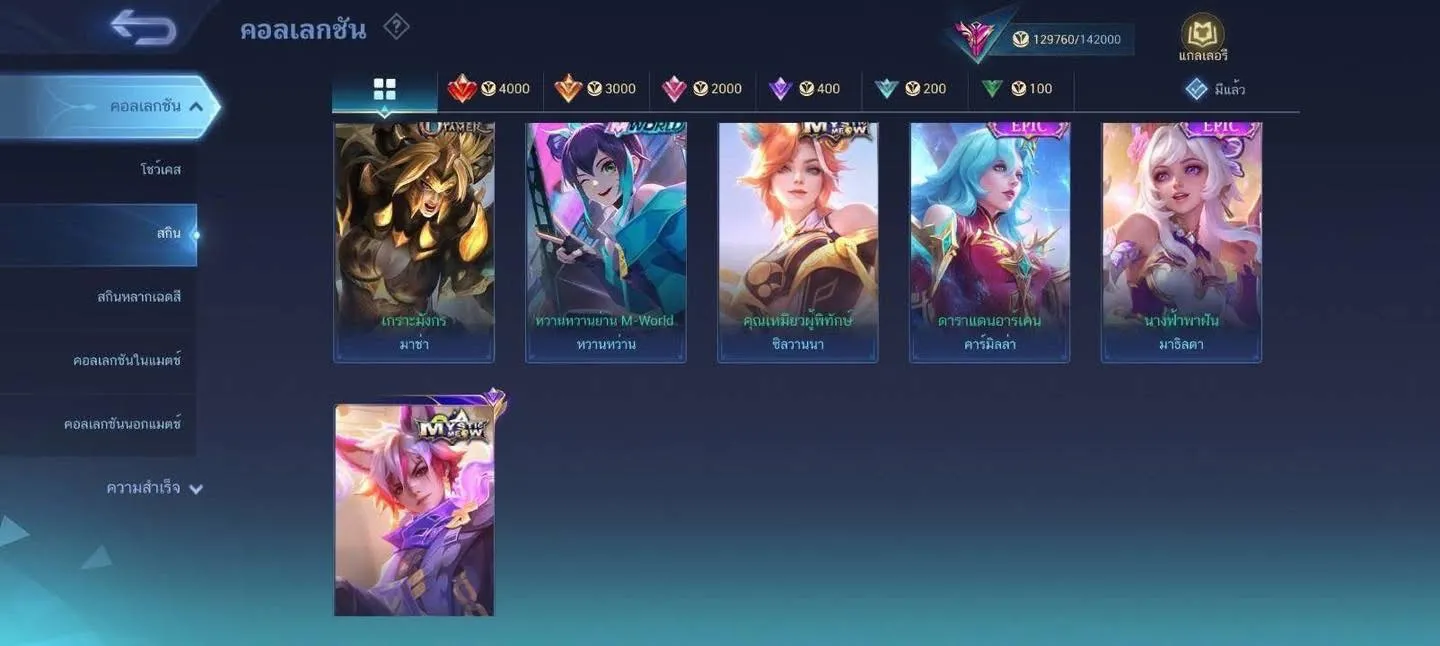Select the มาช่า golden armor skin card
1440x646 pixels.
coord(414,240)
